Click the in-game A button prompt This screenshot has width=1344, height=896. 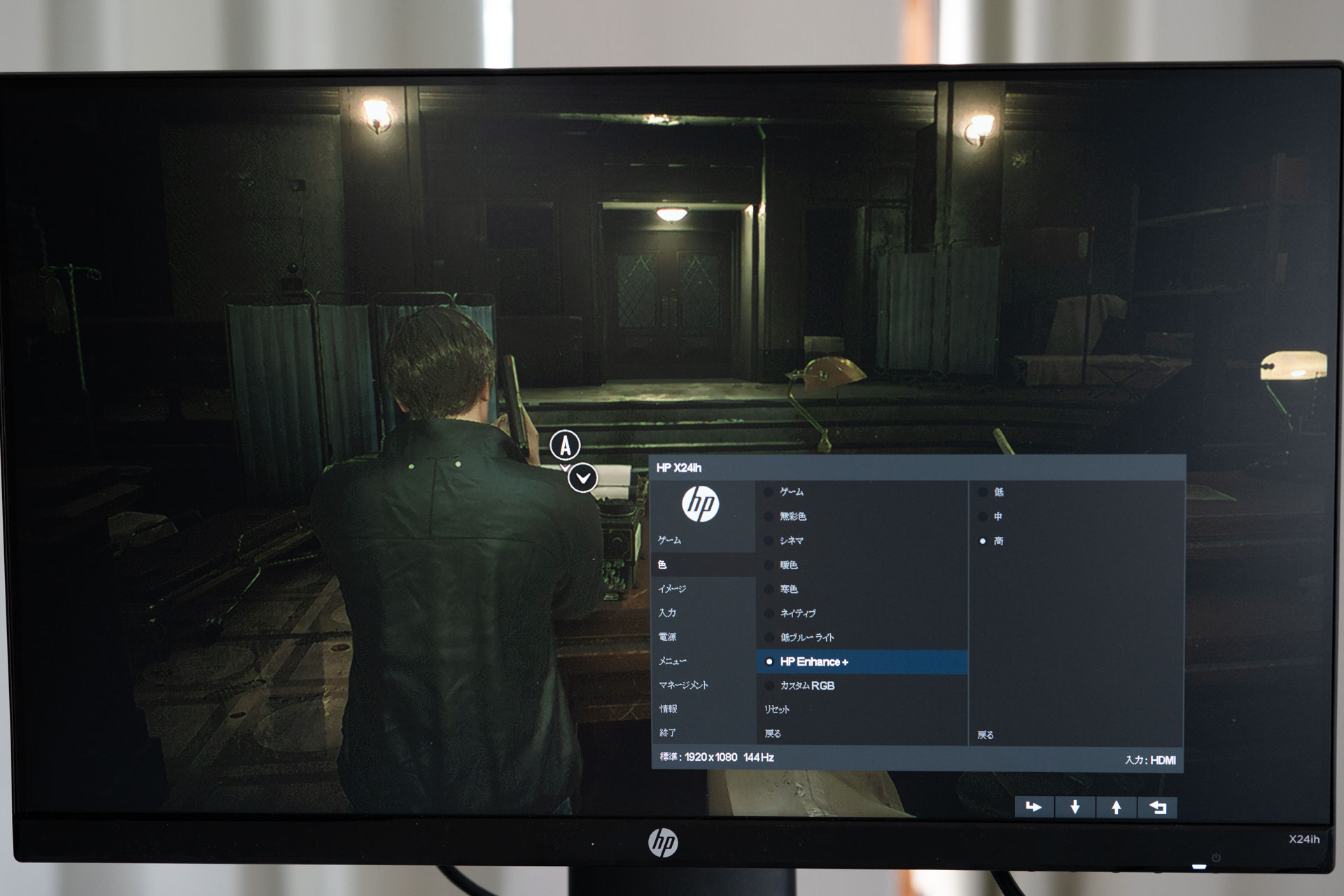[564, 443]
